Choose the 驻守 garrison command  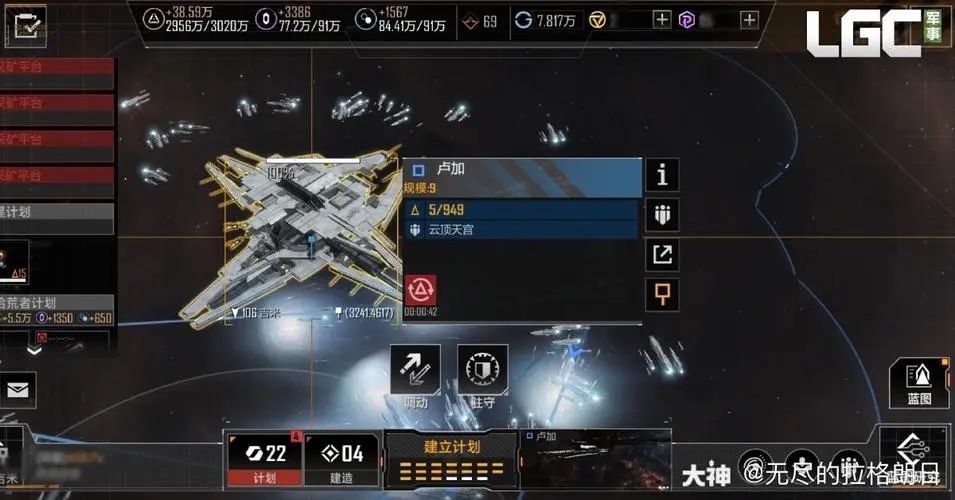(482, 375)
